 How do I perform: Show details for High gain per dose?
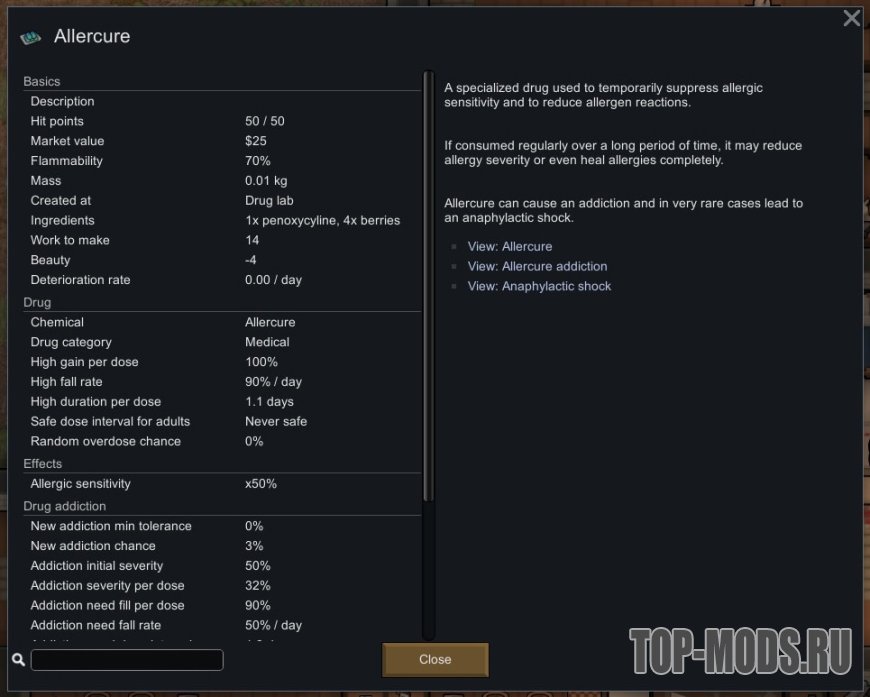point(222,362)
